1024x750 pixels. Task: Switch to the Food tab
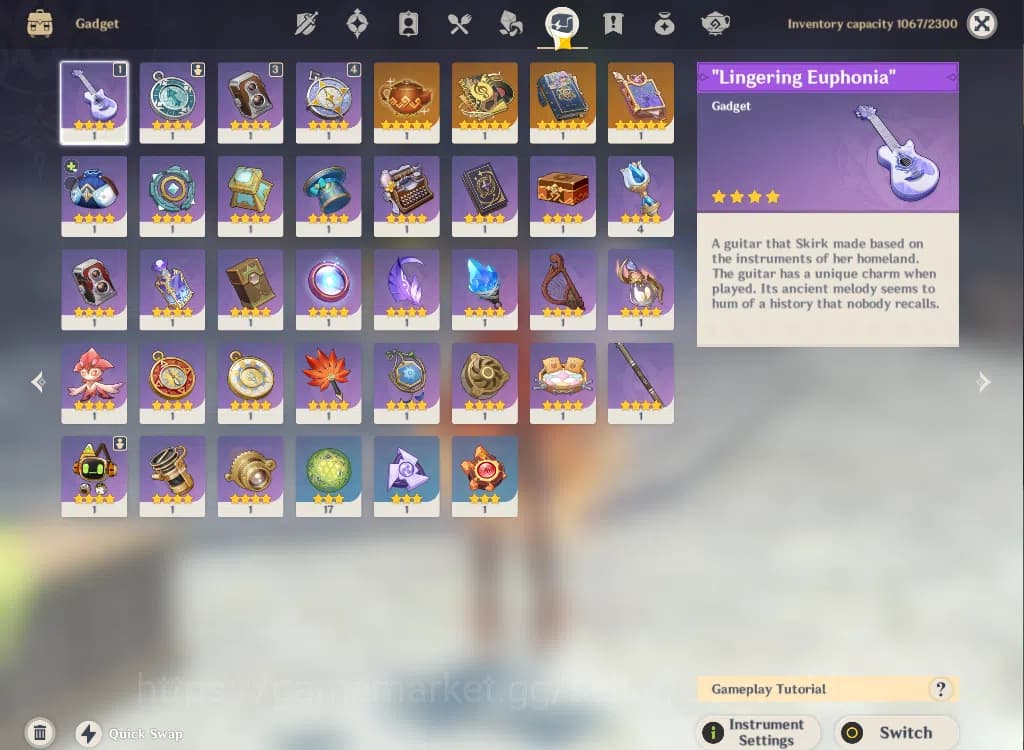pos(459,24)
